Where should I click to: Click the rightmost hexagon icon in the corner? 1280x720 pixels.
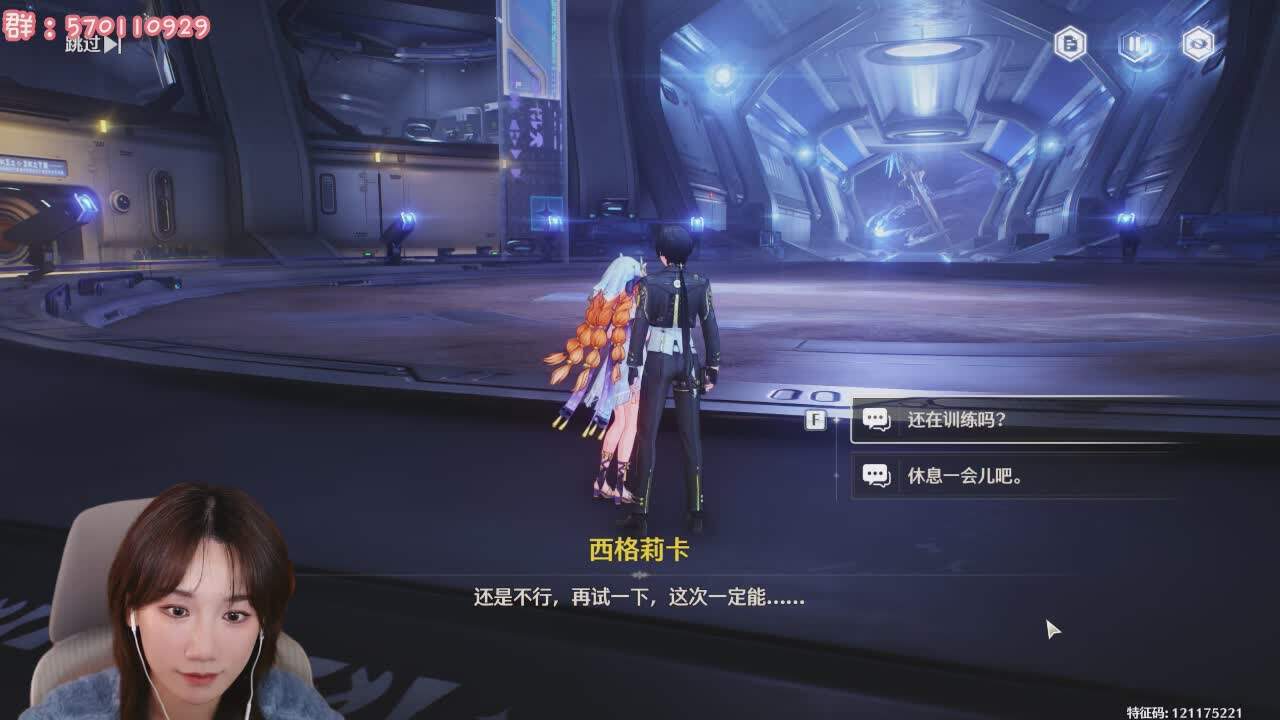[x=1196, y=45]
